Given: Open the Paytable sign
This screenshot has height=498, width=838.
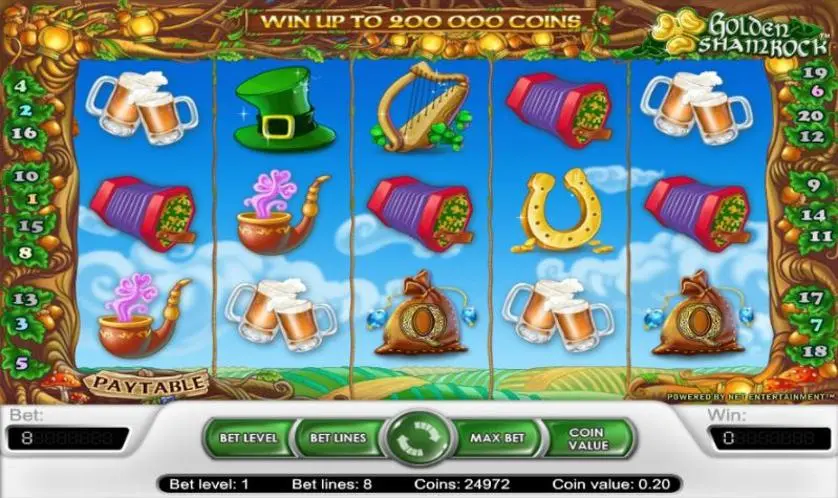Looking at the screenshot, I should pos(146,382).
